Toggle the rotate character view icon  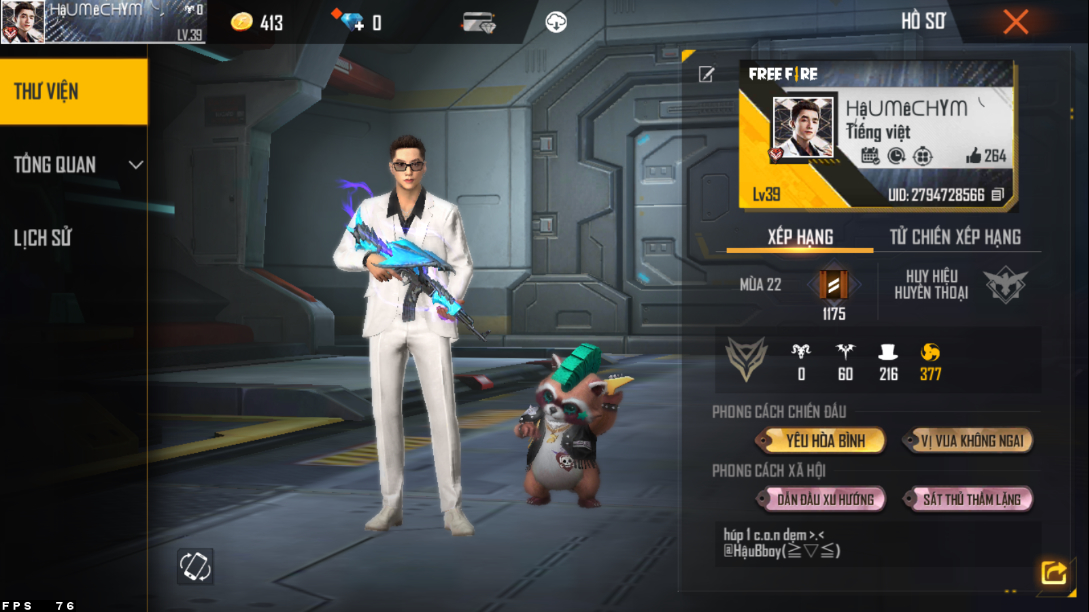tap(194, 566)
